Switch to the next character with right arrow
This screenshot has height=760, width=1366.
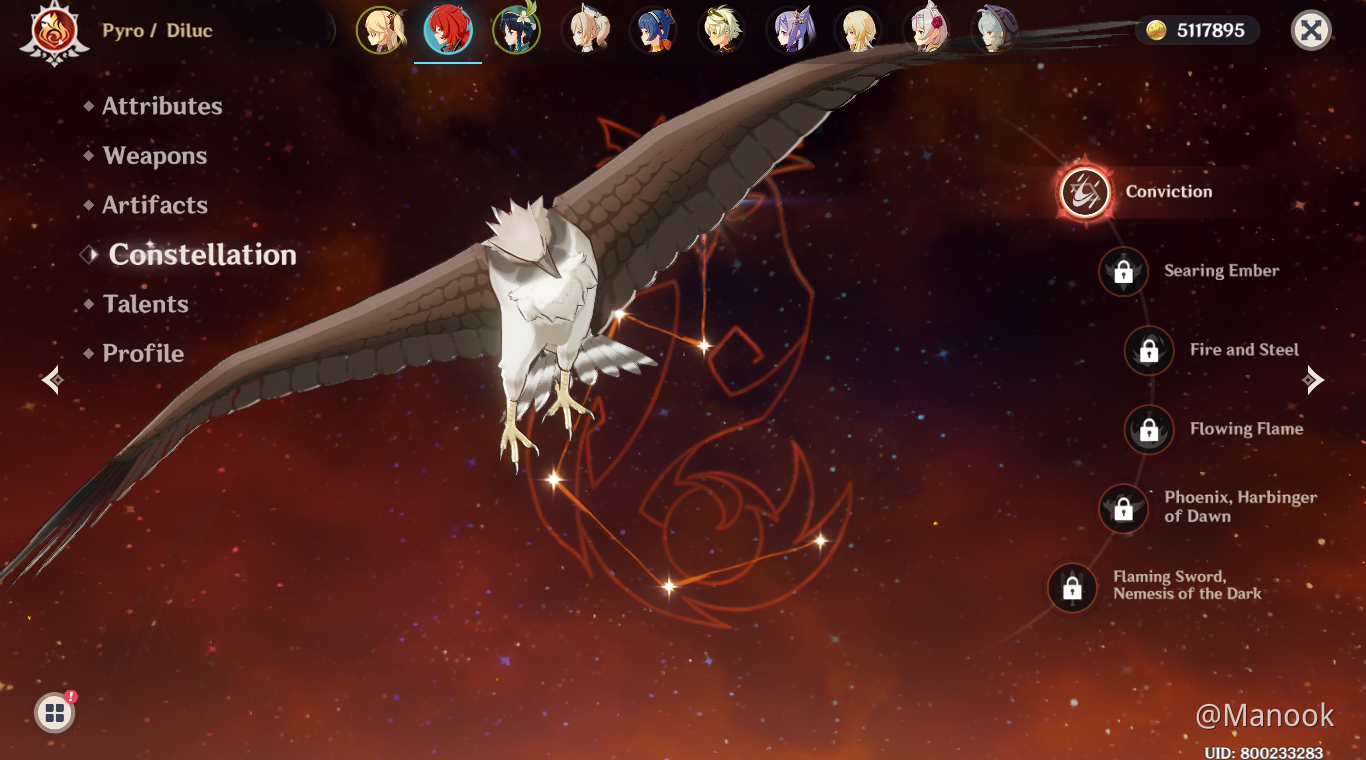click(x=1314, y=380)
